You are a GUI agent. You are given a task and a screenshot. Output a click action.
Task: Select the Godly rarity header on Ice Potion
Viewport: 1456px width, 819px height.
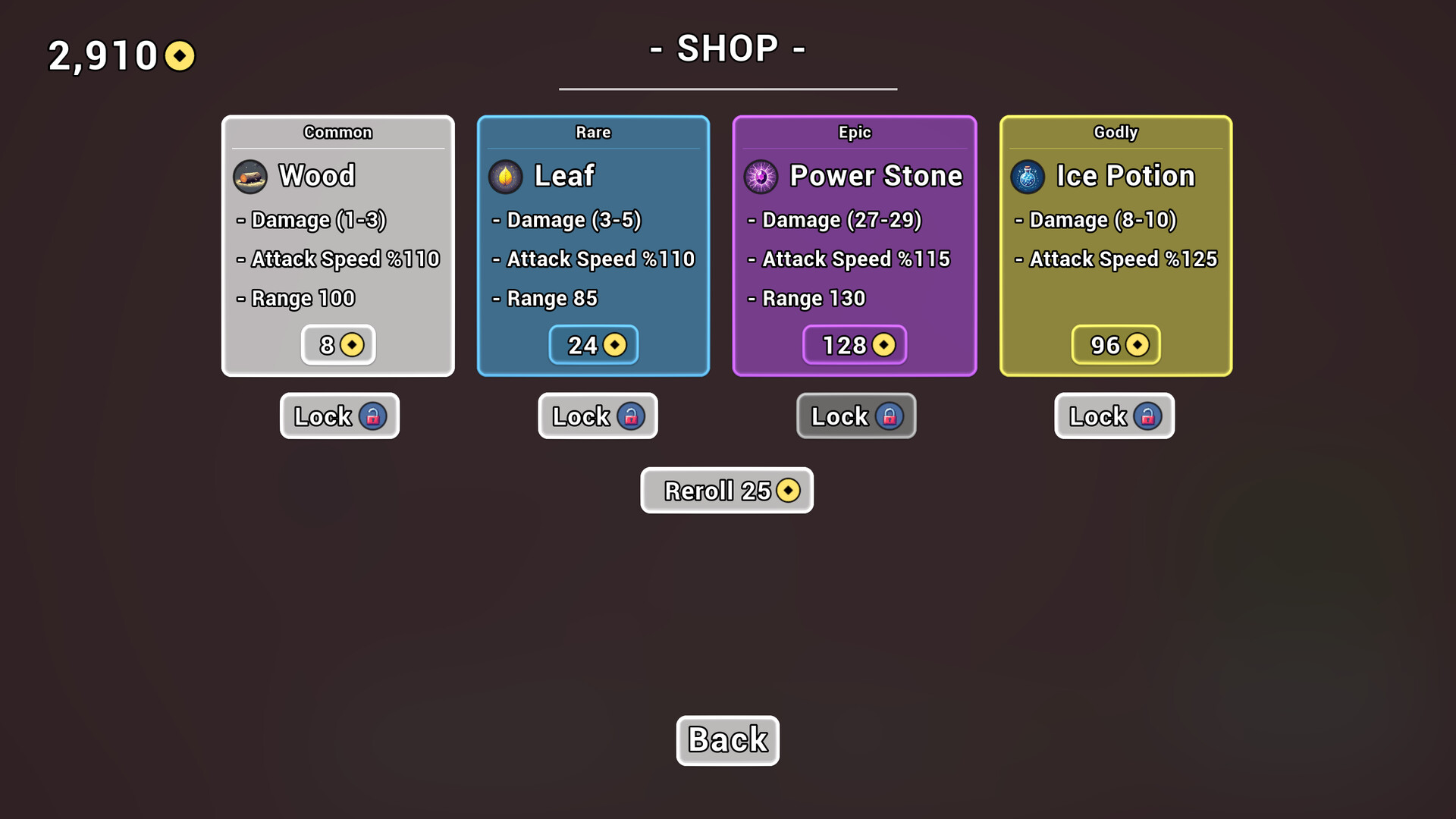1115,132
